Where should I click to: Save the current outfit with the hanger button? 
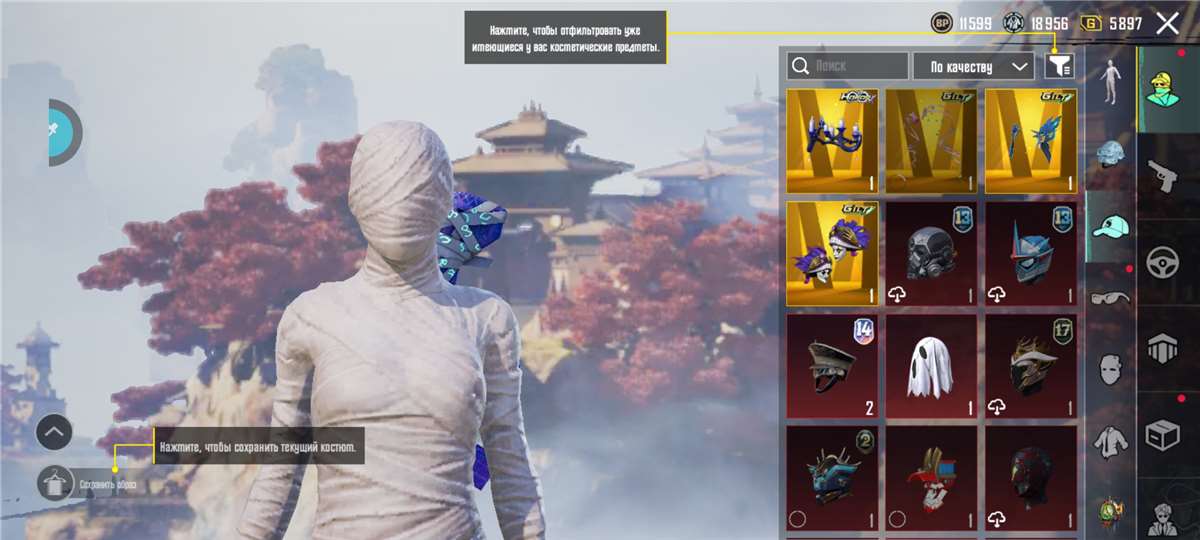coord(55,484)
